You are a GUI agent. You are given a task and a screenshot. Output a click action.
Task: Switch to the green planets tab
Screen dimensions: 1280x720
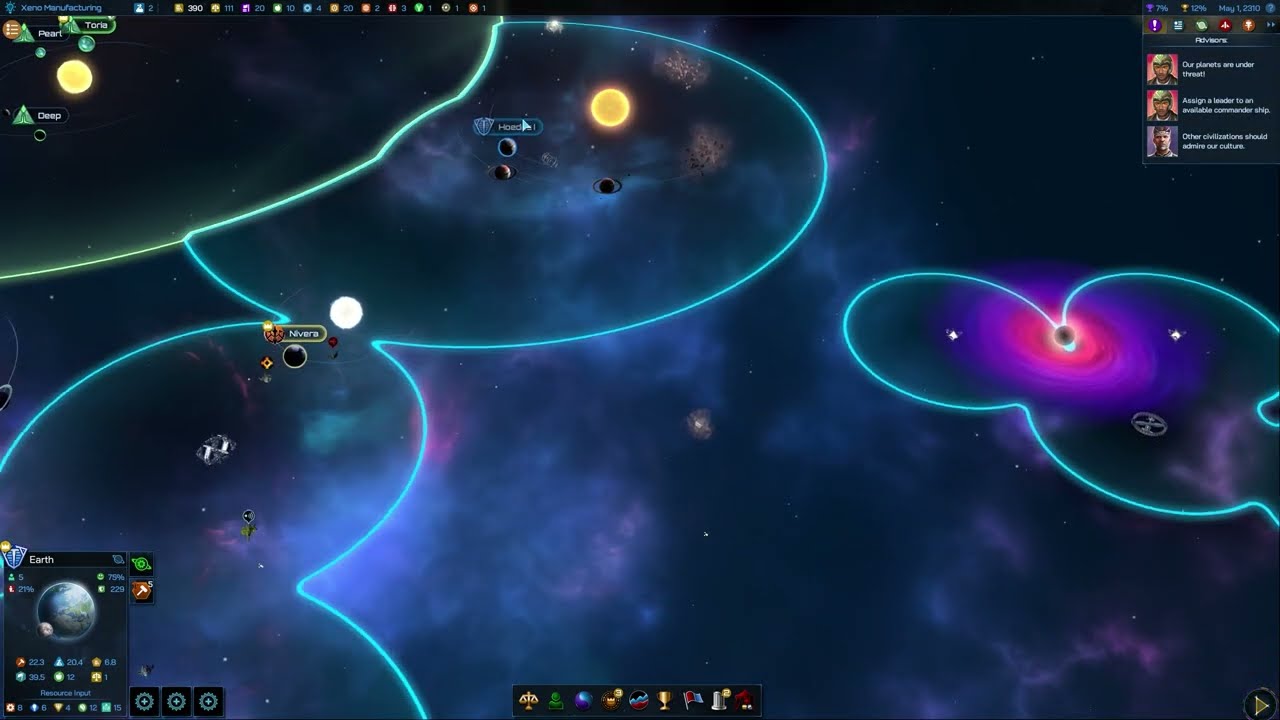[1201, 25]
